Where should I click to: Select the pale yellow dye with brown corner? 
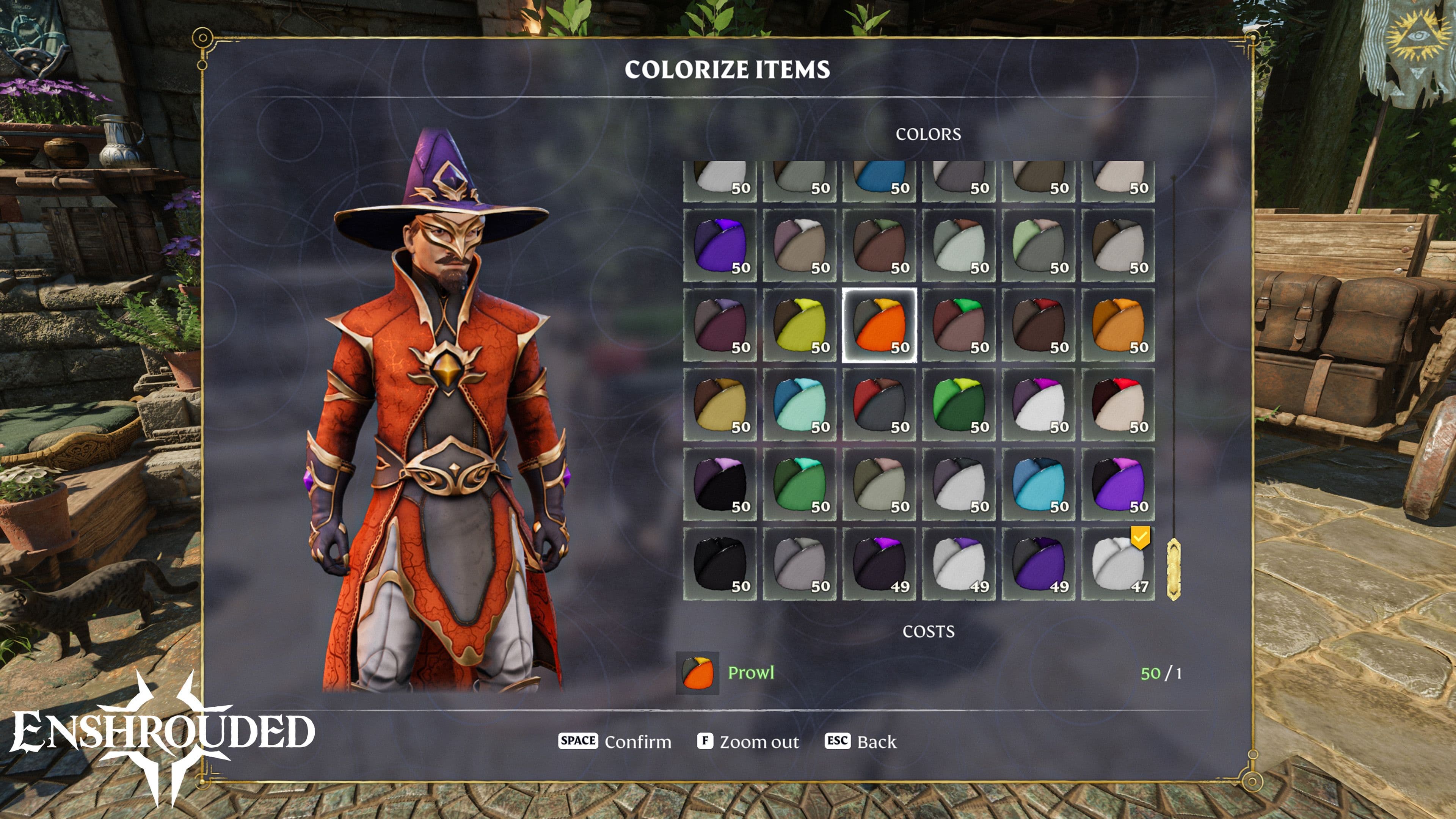(x=720, y=405)
